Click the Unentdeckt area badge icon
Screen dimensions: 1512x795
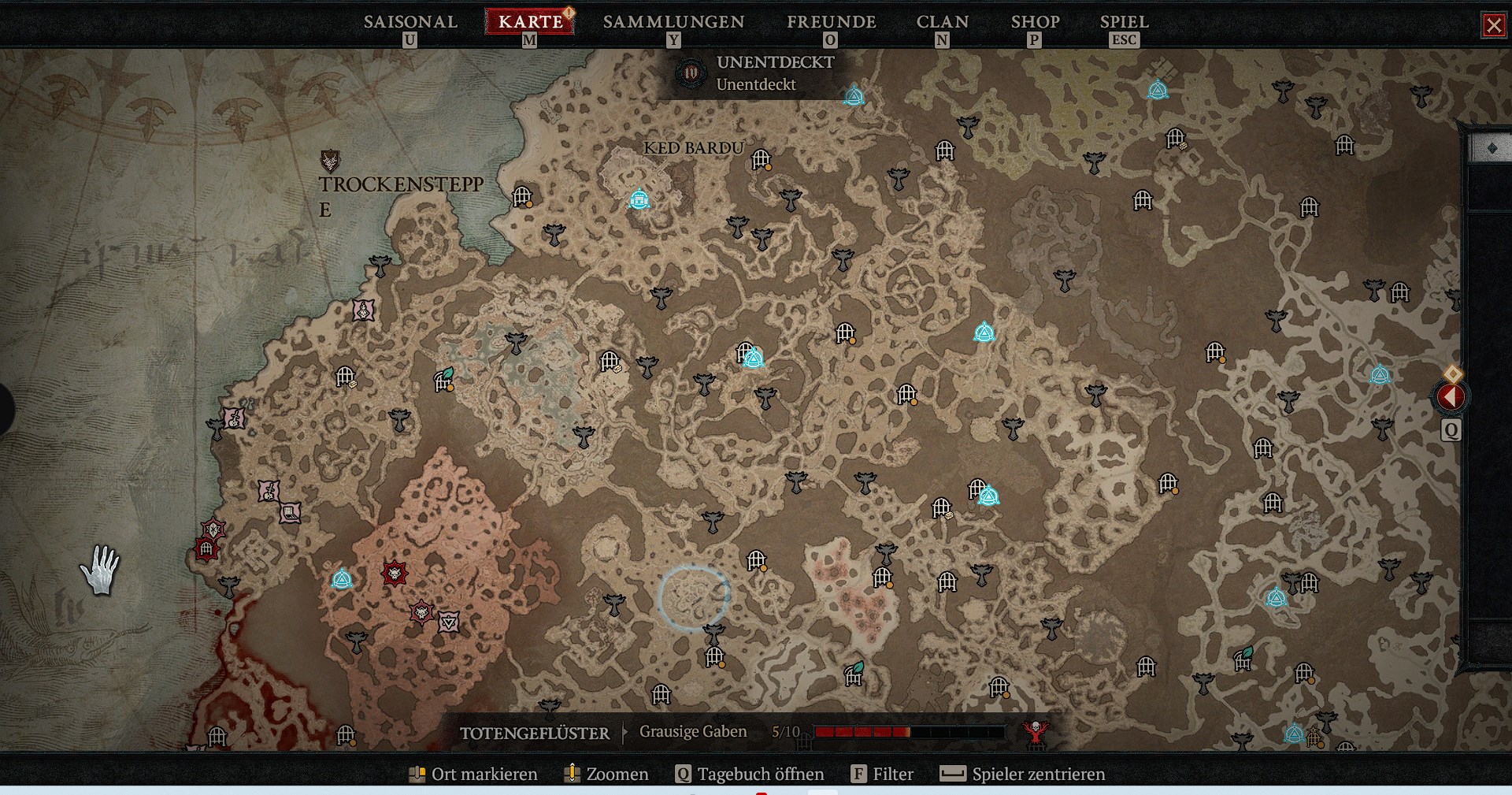click(691, 73)
